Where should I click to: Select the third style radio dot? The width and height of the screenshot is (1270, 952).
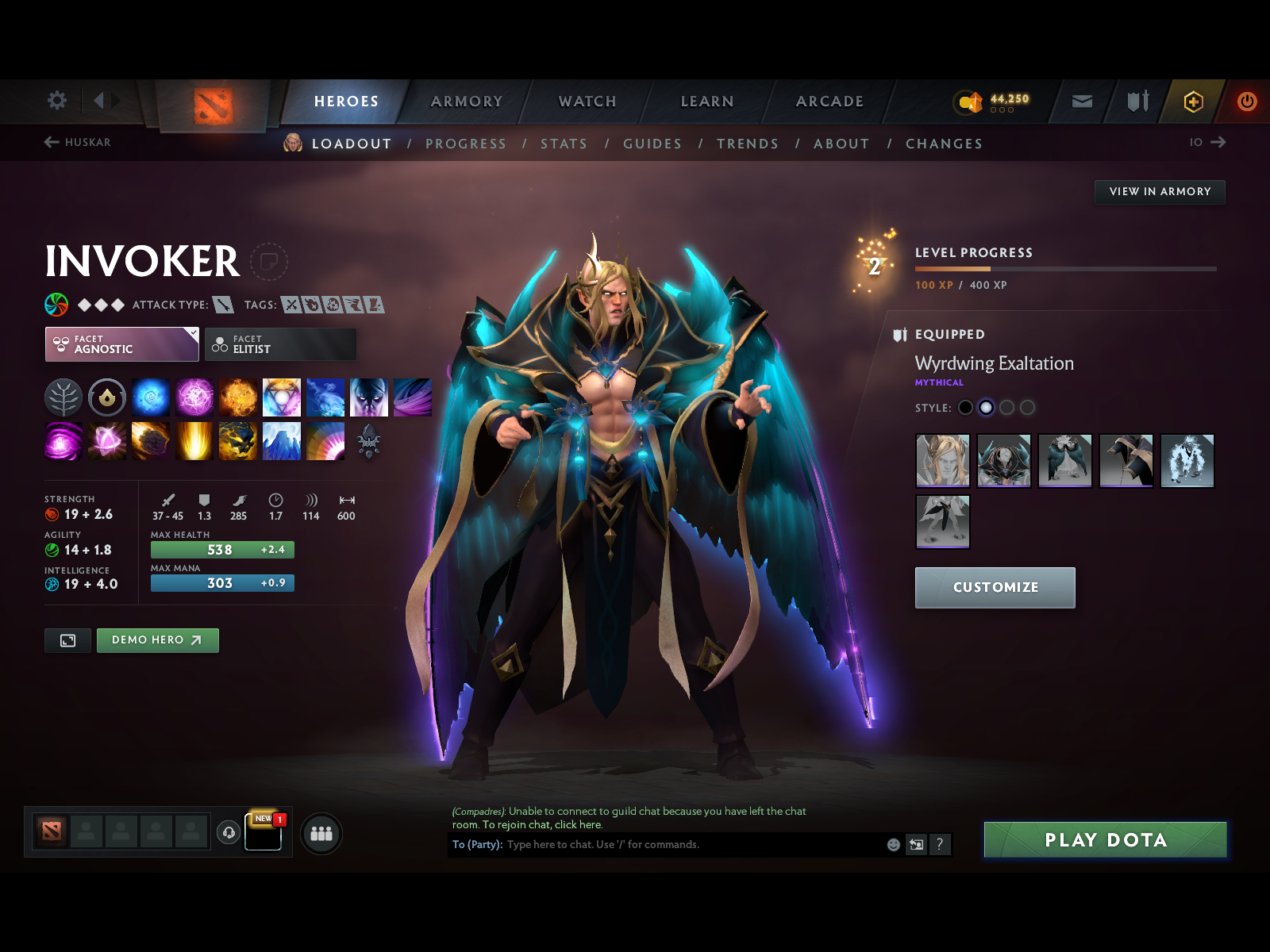coord(1007,407)
